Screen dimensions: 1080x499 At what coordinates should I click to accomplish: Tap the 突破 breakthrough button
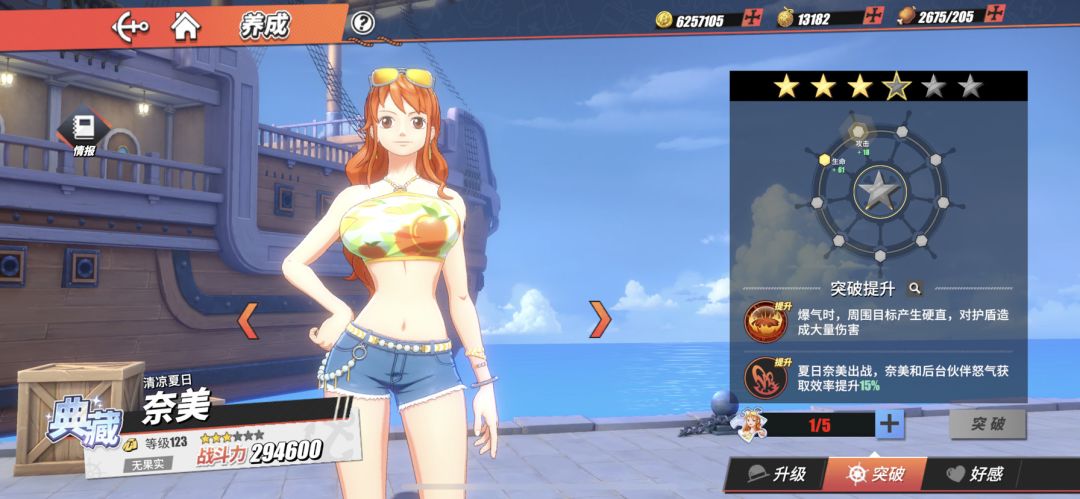click(986, 424)
